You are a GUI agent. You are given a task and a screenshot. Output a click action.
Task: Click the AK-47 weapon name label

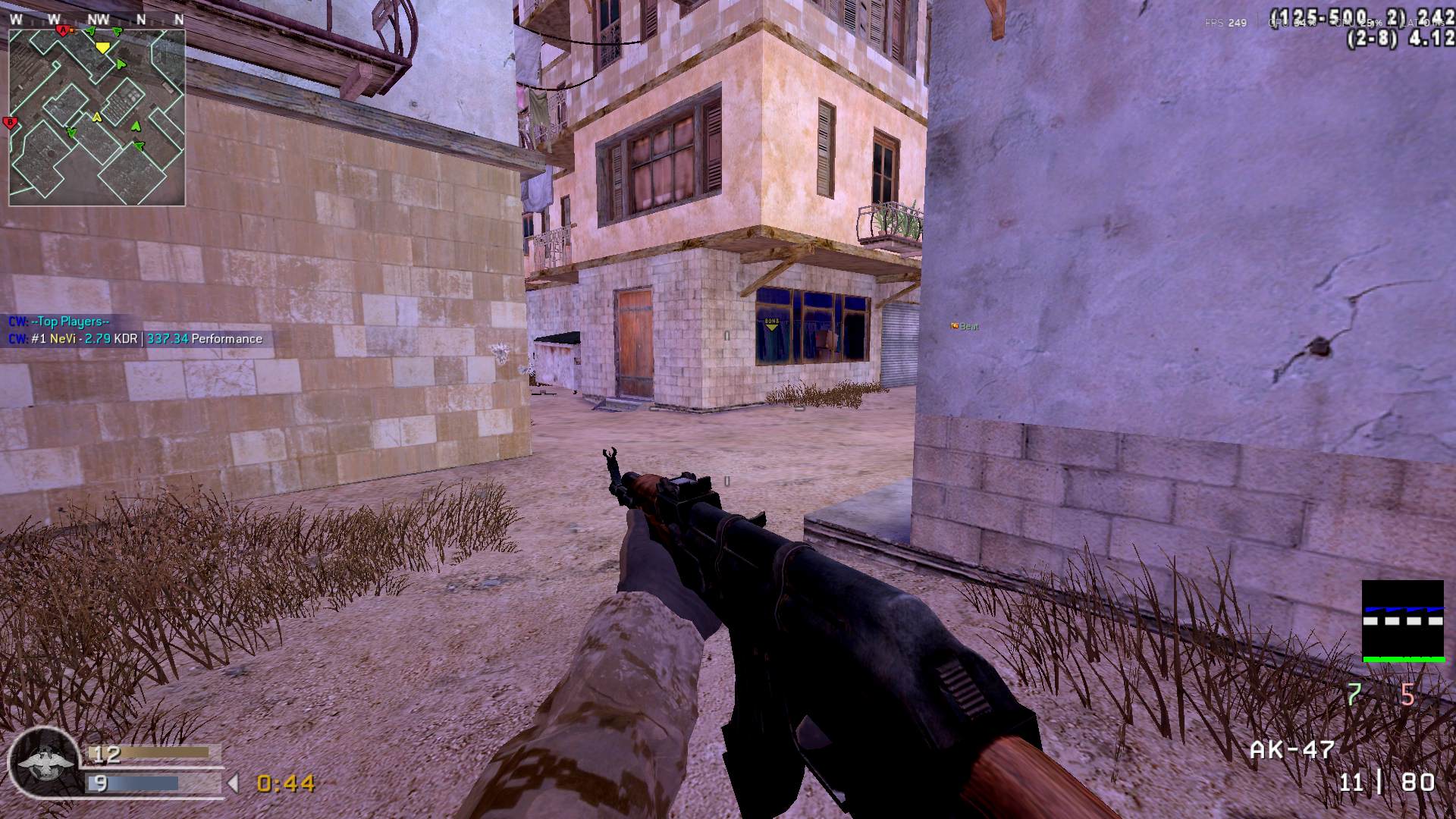(x=1292, y=750)
